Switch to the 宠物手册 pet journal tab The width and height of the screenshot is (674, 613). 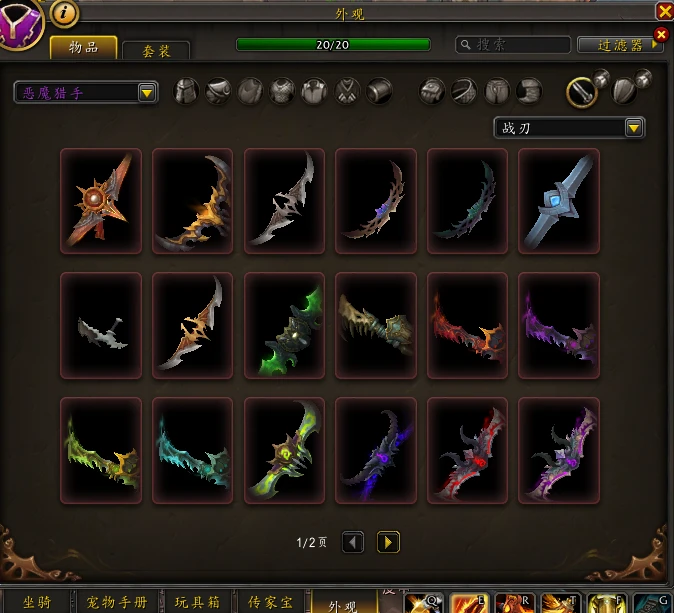point(116,602)
